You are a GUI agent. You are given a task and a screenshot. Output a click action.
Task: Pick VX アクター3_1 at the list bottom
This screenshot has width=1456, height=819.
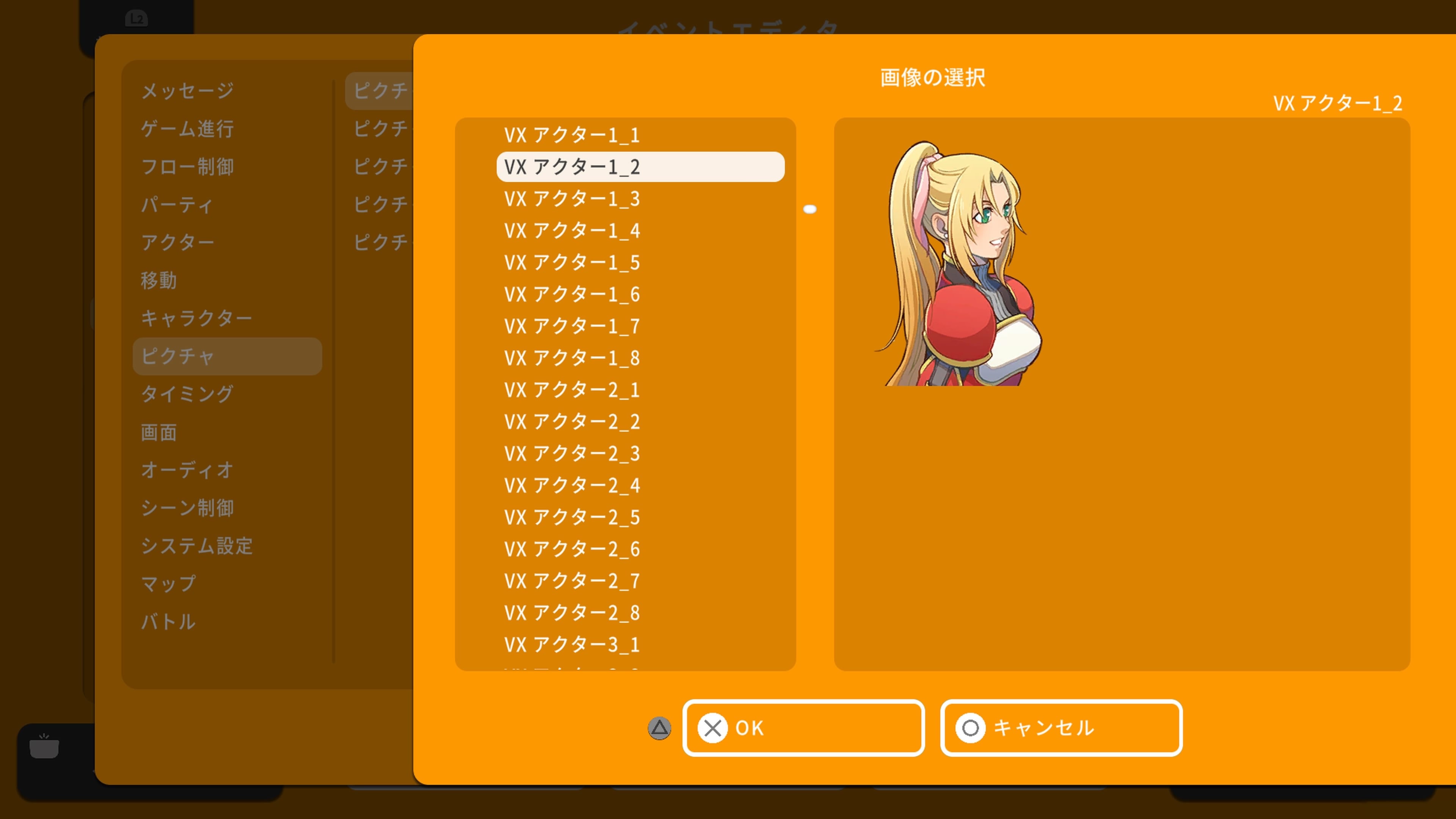tap(572, 644)
